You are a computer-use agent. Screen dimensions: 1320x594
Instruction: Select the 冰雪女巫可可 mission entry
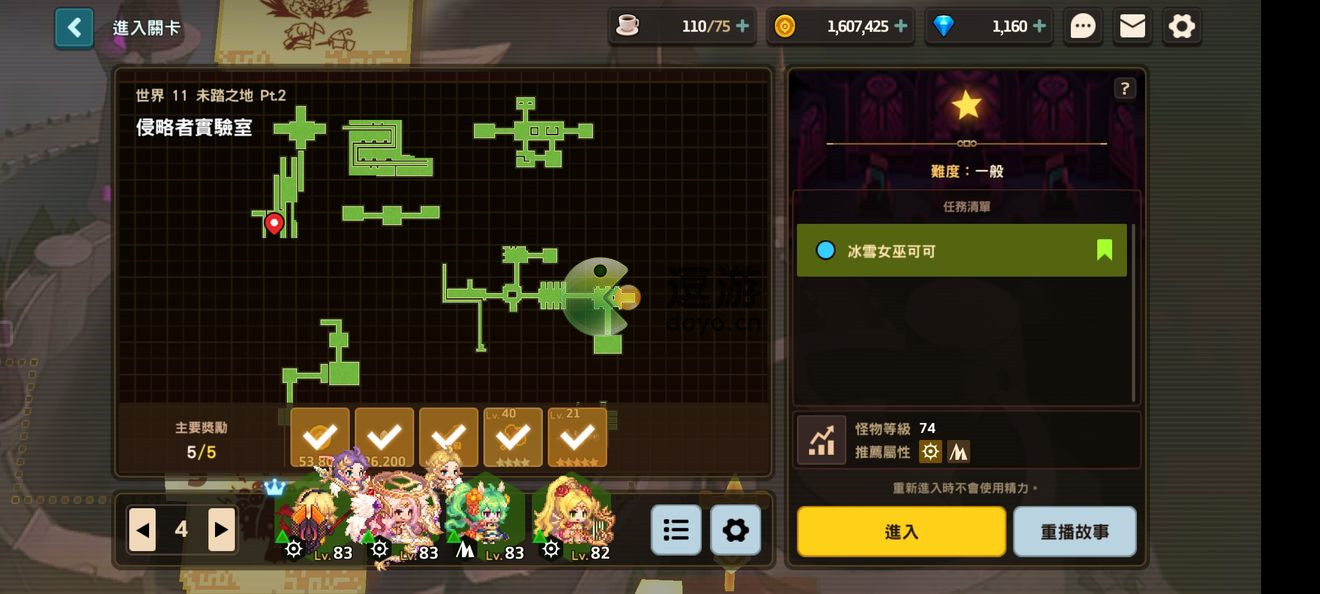point(961,250)
